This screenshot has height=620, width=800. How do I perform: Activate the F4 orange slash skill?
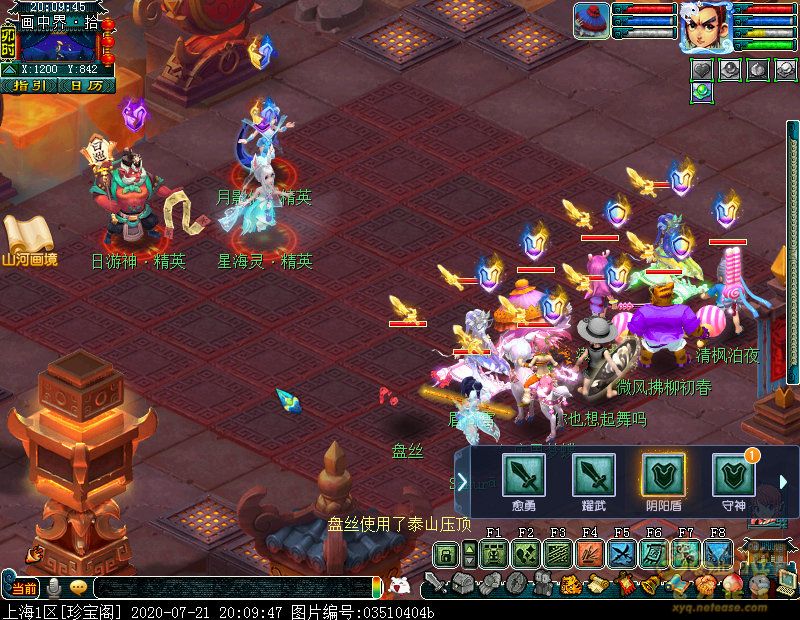pos(590,554)
